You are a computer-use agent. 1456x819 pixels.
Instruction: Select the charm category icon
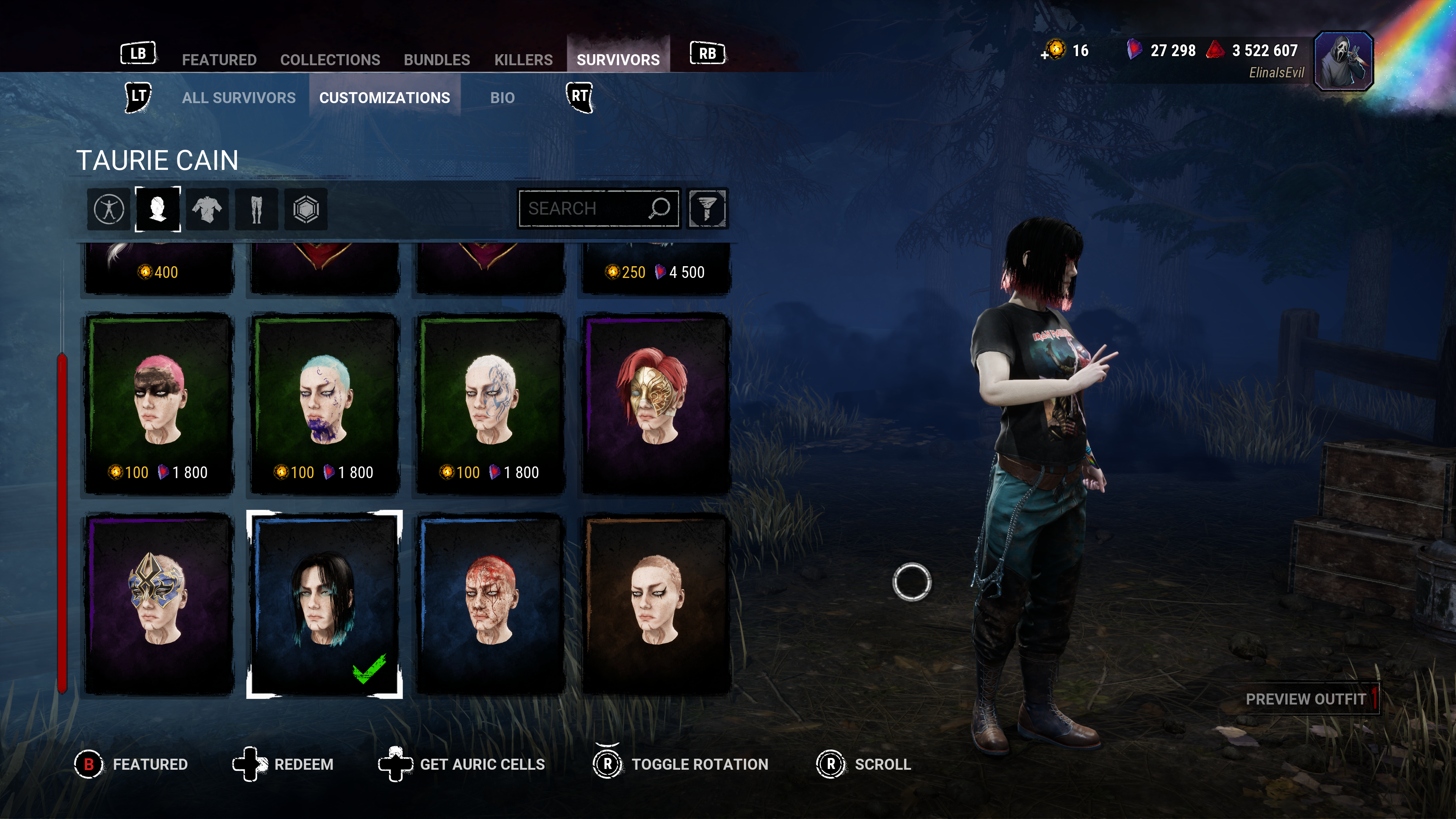pos(306,209)
